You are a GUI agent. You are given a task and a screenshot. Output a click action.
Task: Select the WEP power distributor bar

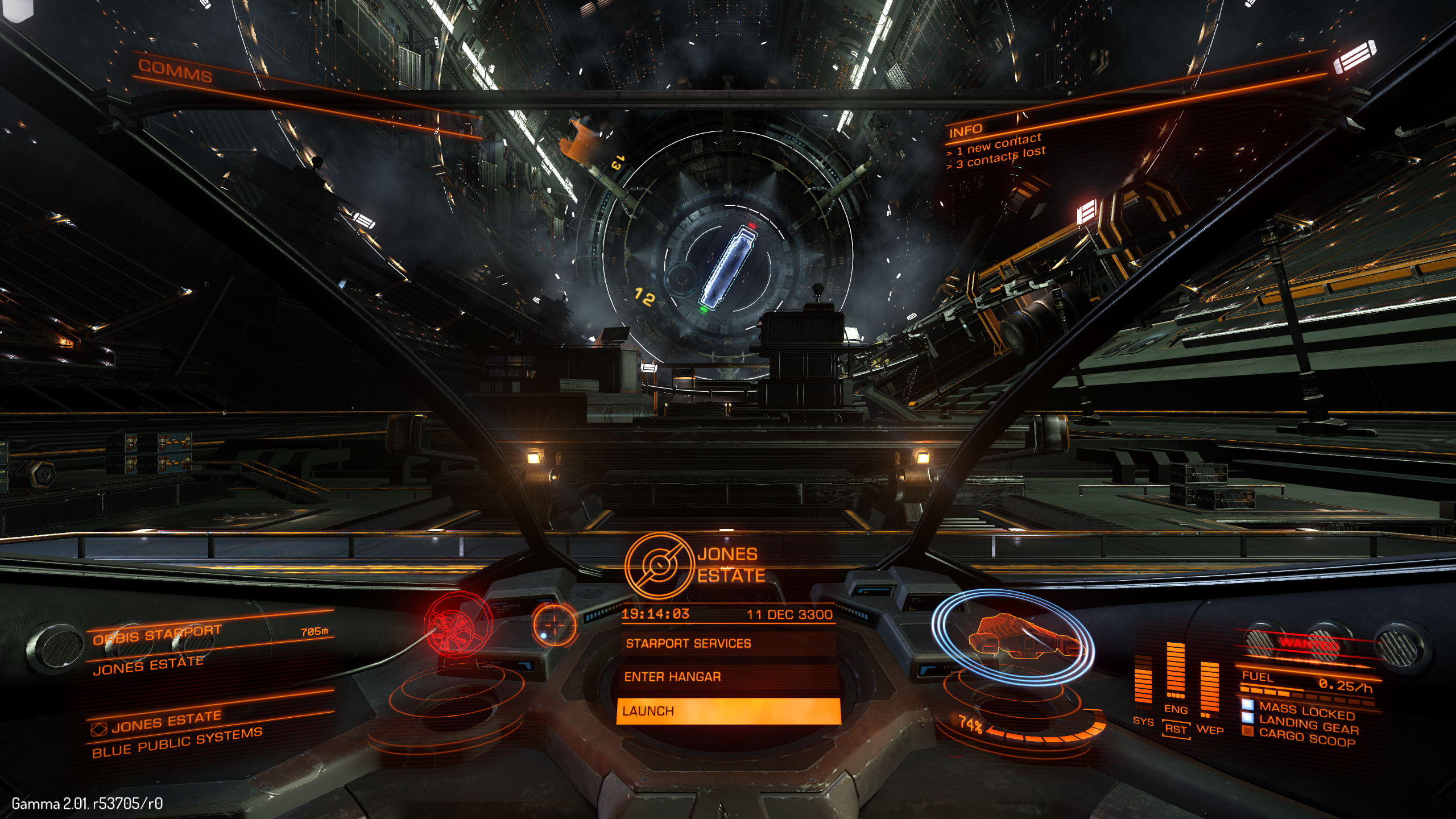point(1210,687)
